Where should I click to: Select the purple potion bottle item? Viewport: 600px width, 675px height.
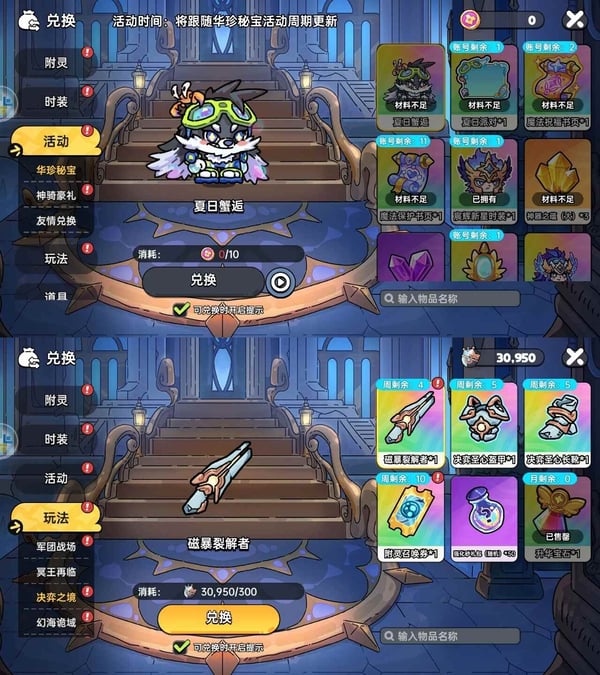click(x=483, y=516)
